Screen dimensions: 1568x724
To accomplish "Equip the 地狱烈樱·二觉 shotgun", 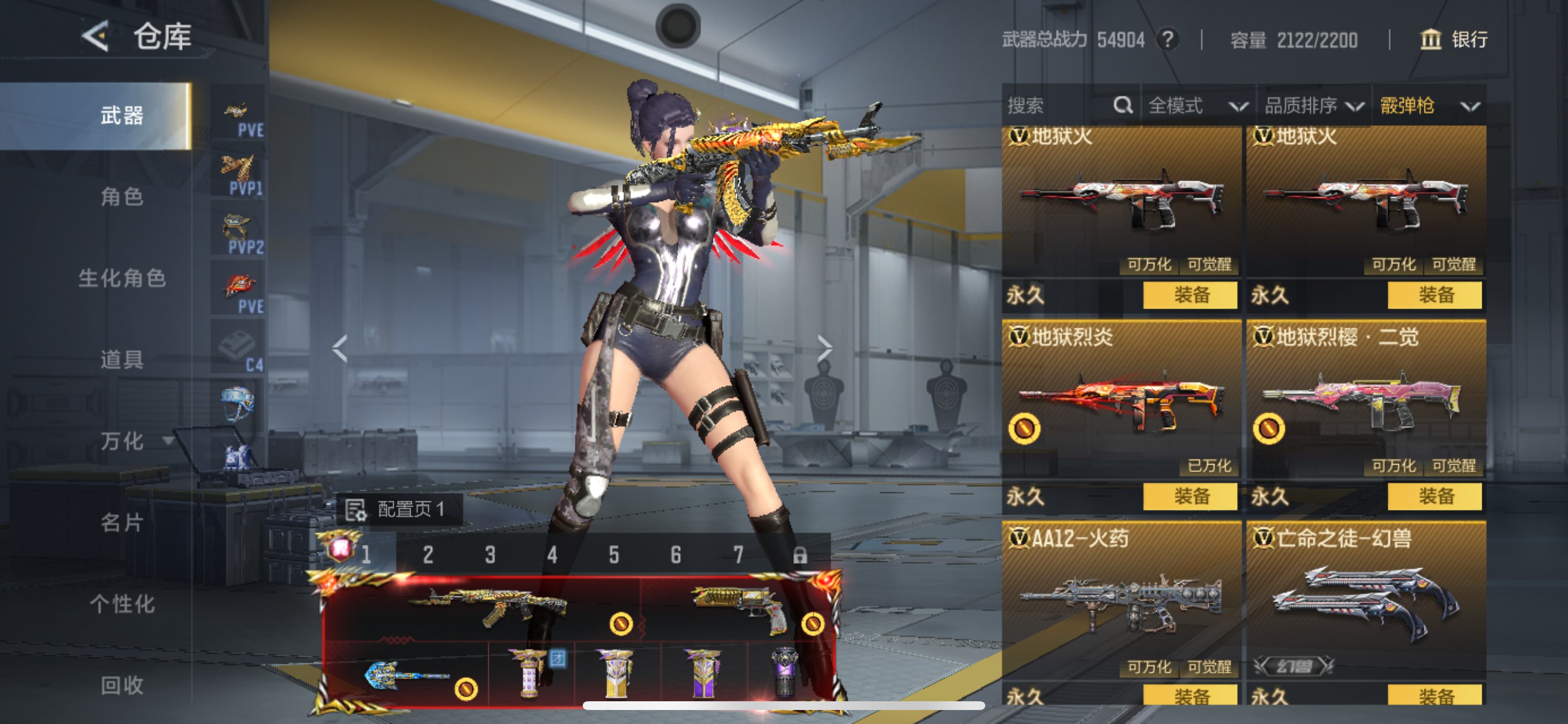I will click(1434, 497).
